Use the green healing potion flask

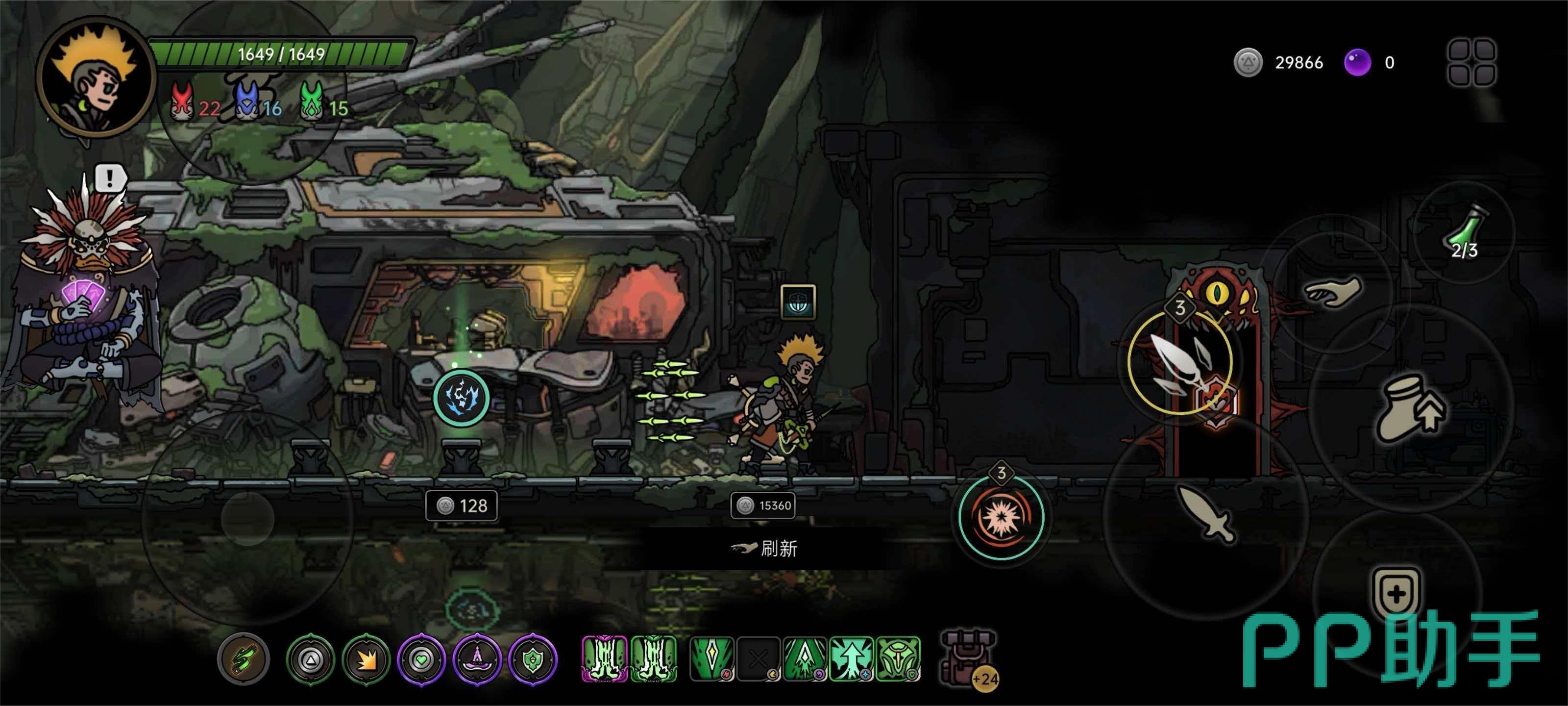click(x=1466, y=231)
